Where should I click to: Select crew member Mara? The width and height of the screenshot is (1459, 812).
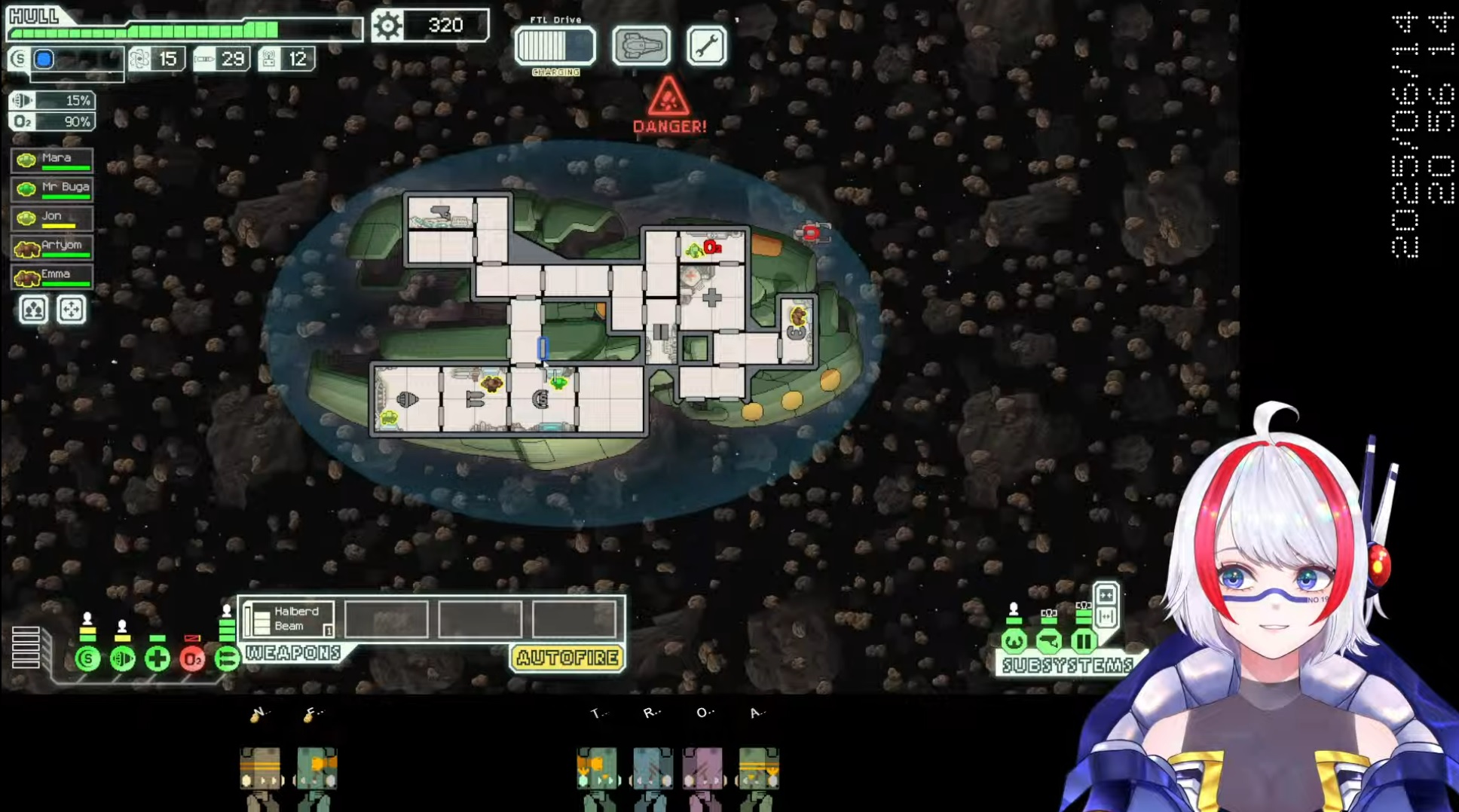[x=52, y=160]
